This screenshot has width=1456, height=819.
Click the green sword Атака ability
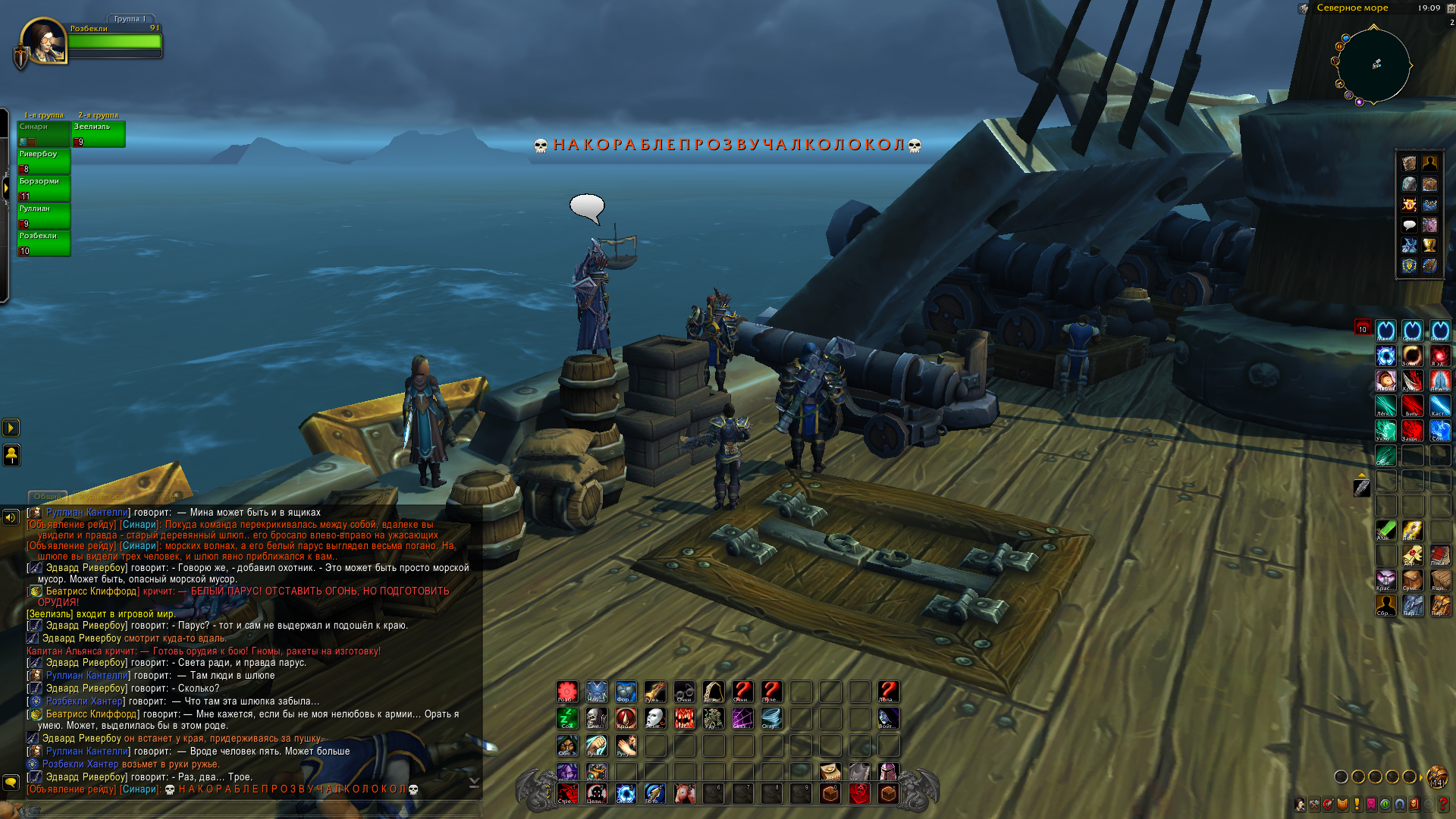[x=1385, y=530]
